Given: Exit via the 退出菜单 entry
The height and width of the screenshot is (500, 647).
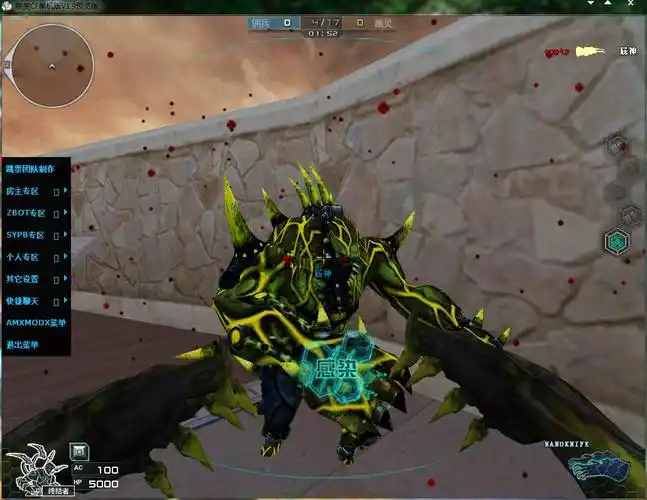Looking at the screenshot, I should 27,344.
